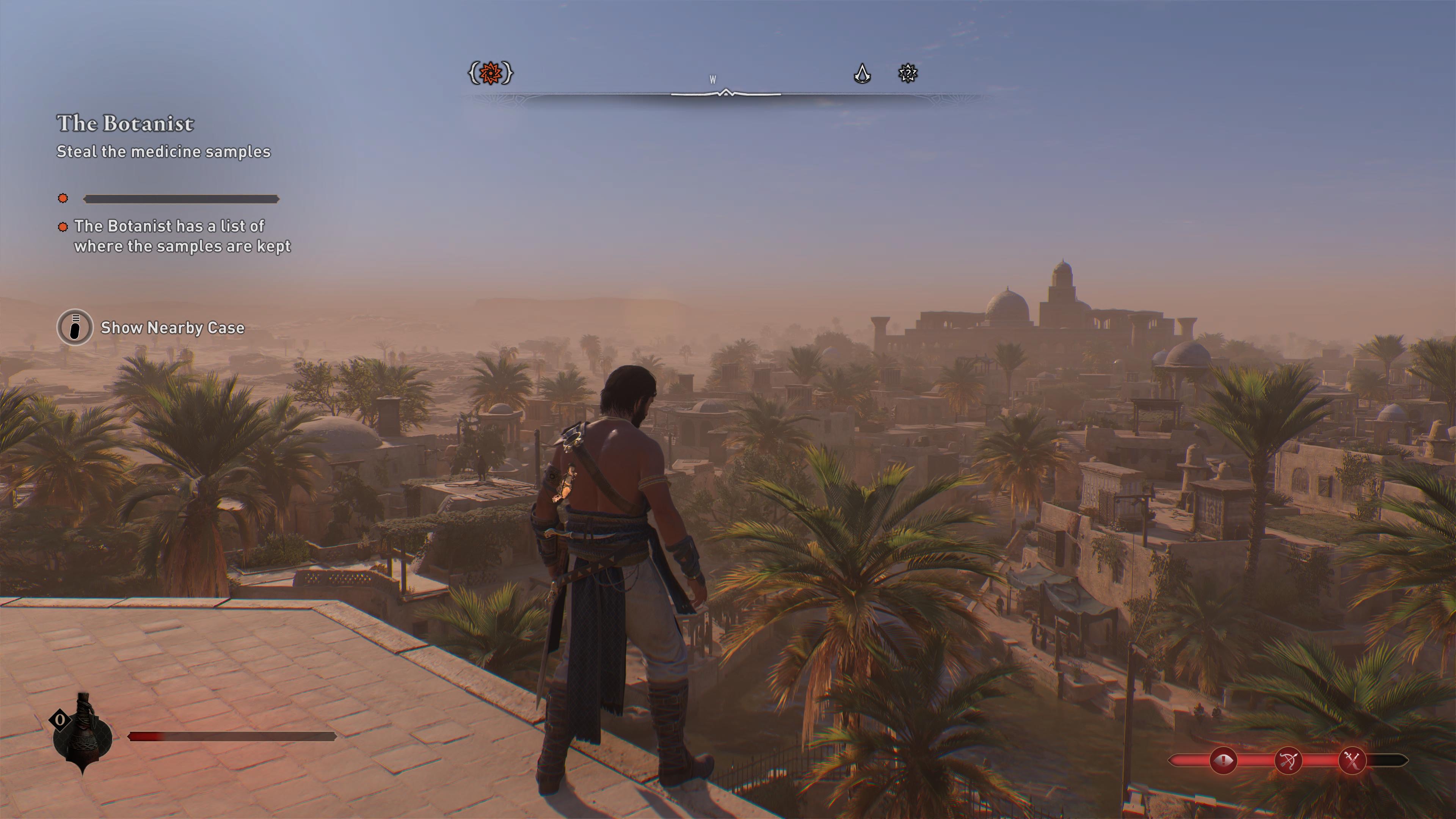Click the eye notoriety level icon
Screen dimensions: 1456x819
click(1223, 761)
